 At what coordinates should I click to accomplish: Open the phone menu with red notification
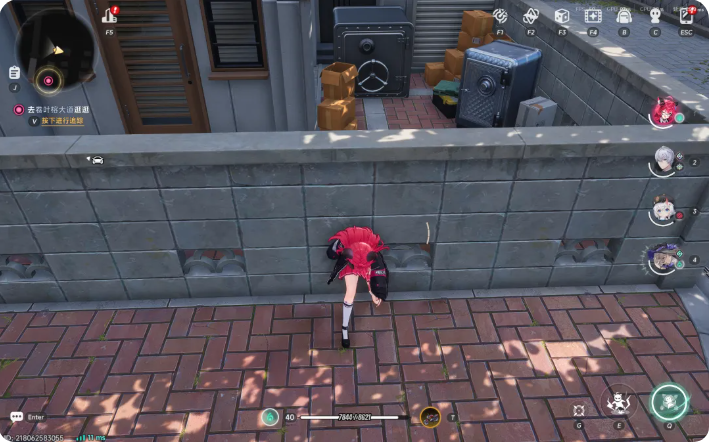(686, 15)
